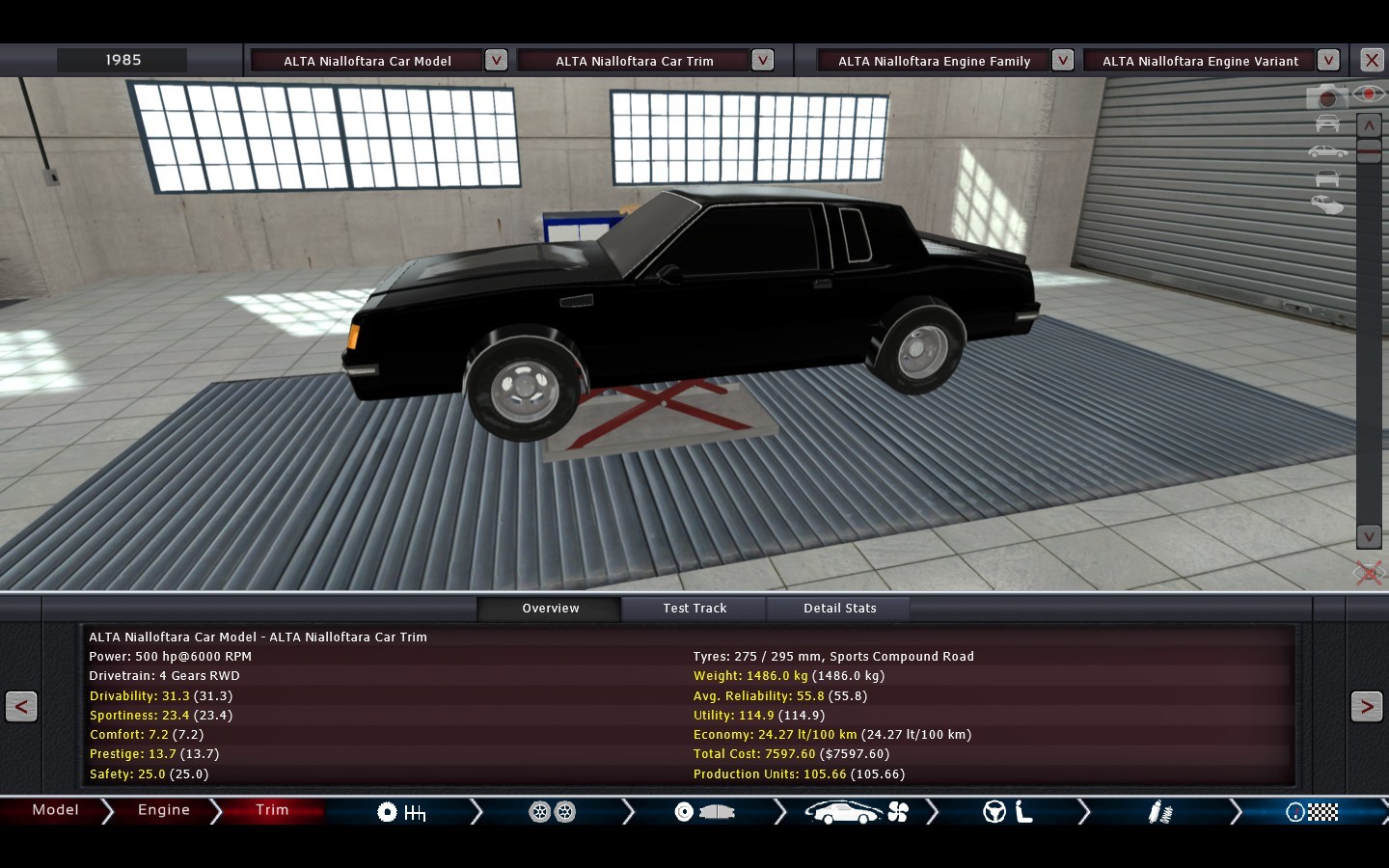Screen dimensions: 1389x868
Task: Open the suspension spring section
Action: coord(1159,812)
